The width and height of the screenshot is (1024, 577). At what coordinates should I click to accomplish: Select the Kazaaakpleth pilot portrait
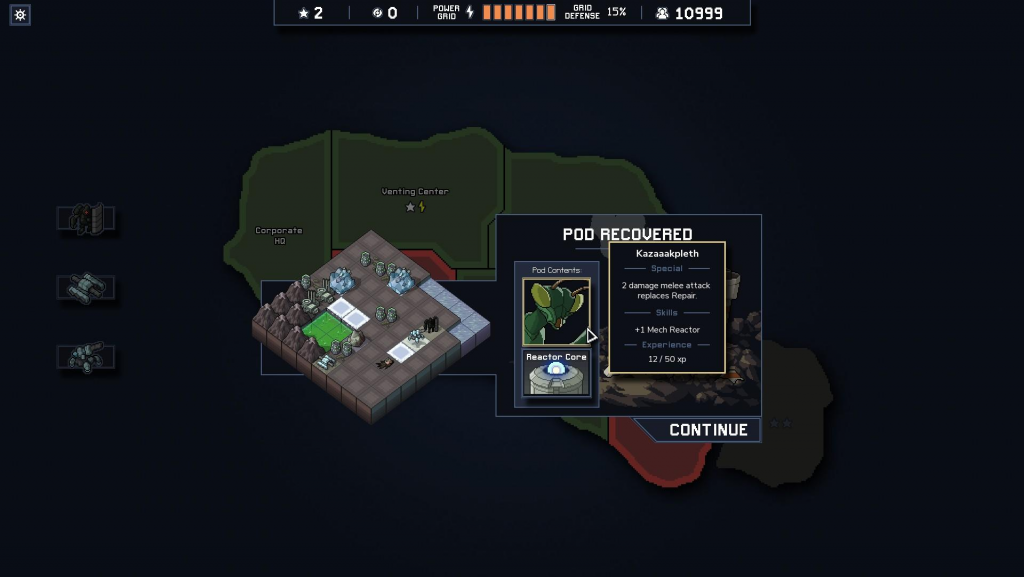556,311
